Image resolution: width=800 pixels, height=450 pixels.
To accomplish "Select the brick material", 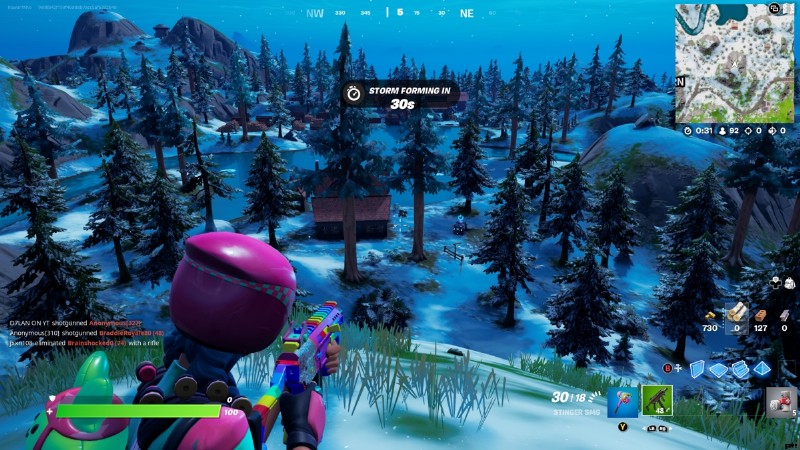I will click(761, 313).
